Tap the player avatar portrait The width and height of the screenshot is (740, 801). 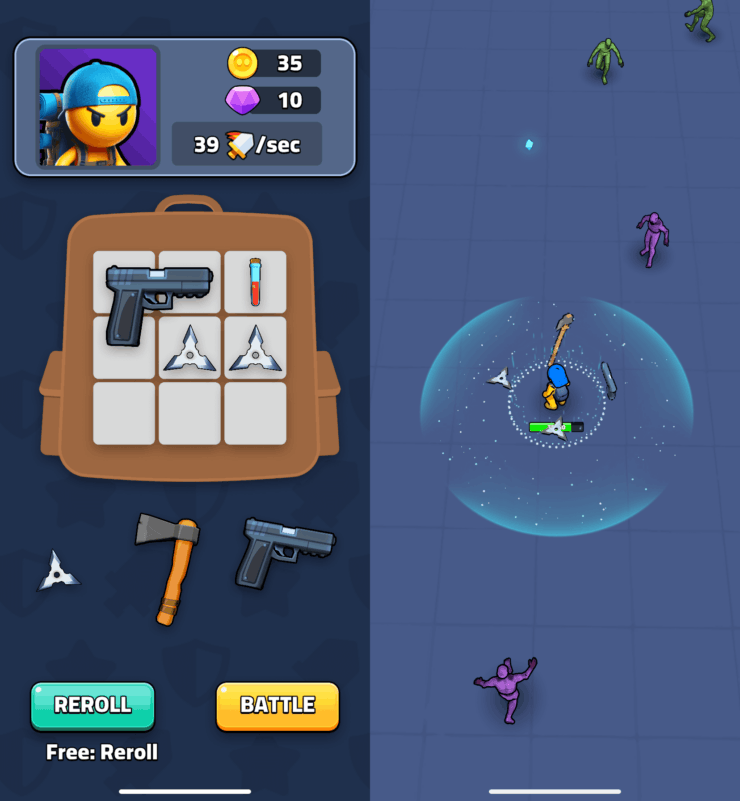tap(98, 106)
